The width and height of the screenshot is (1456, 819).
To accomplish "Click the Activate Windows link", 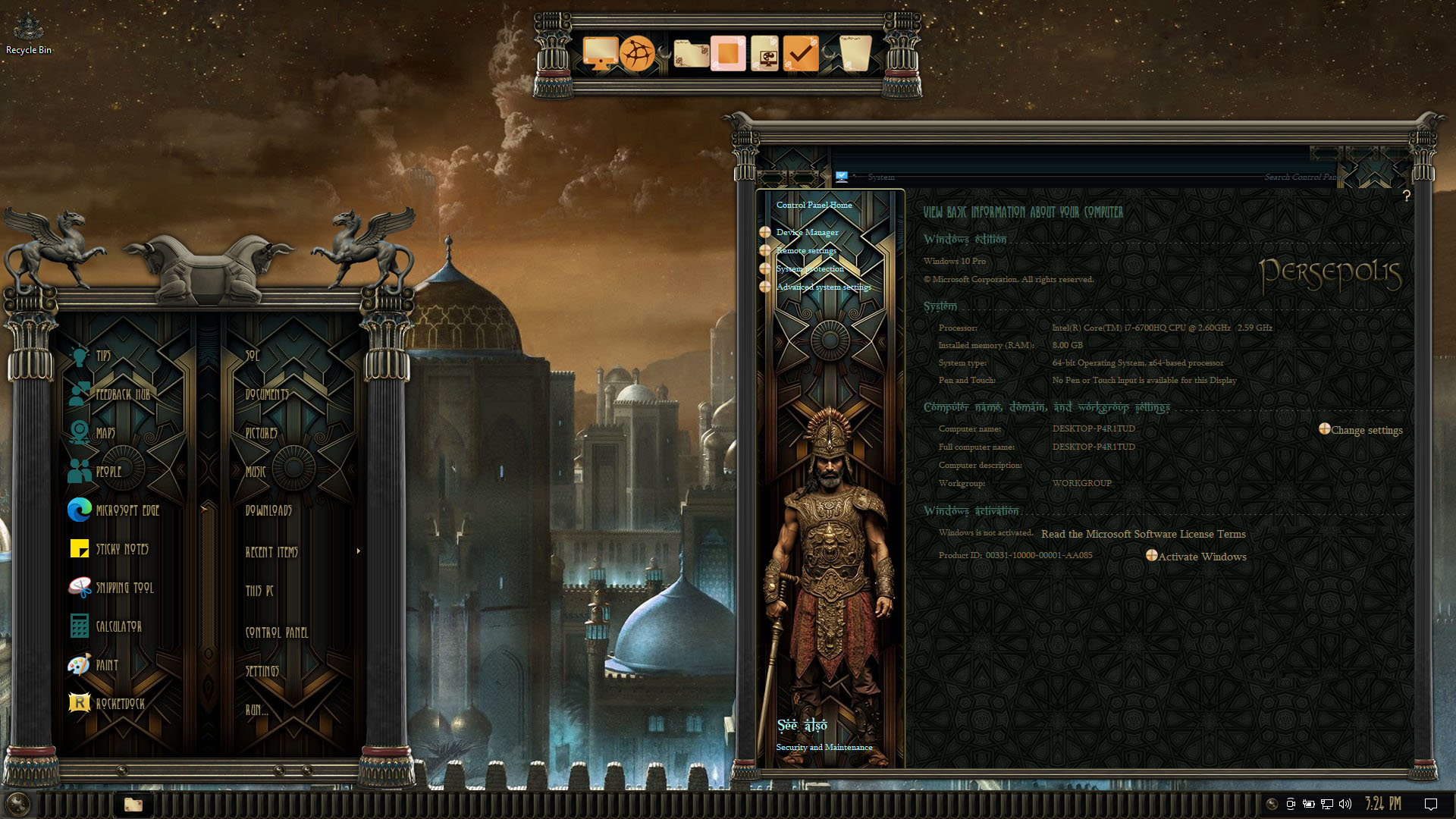I will [1201, 557].
